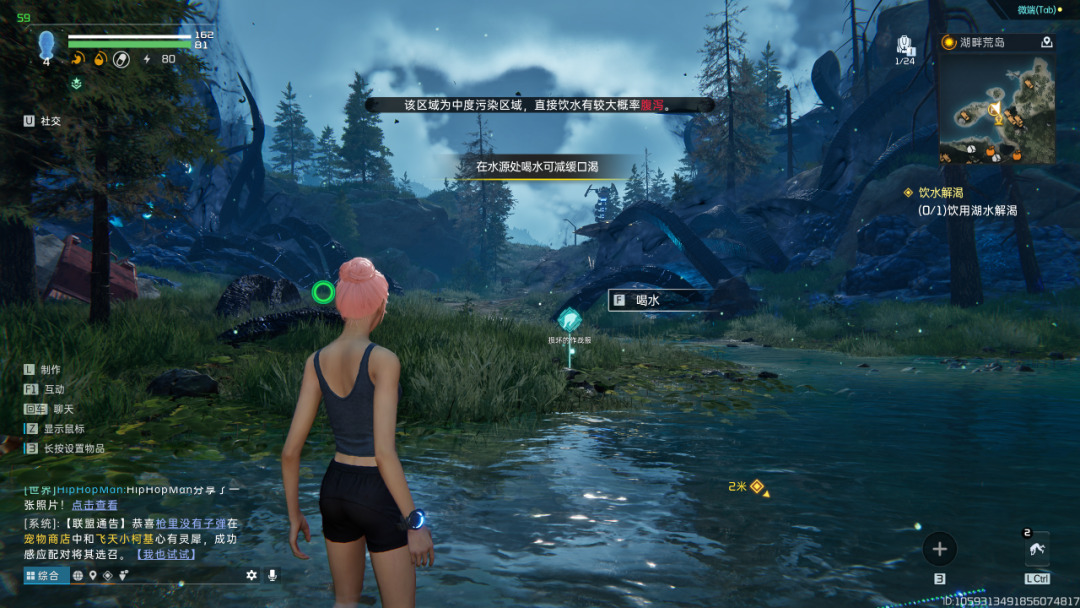Open the 社交 social menu
This screenshot has height=608, width=1080.
click(x=42, y=121)
